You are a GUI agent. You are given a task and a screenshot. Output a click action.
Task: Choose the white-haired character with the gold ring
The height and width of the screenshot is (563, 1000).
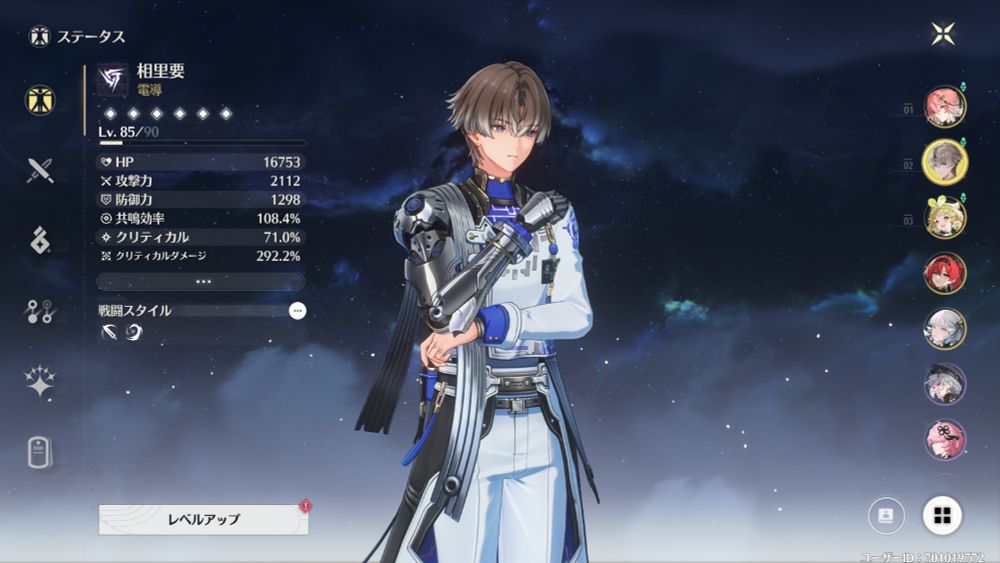point(944,328)
